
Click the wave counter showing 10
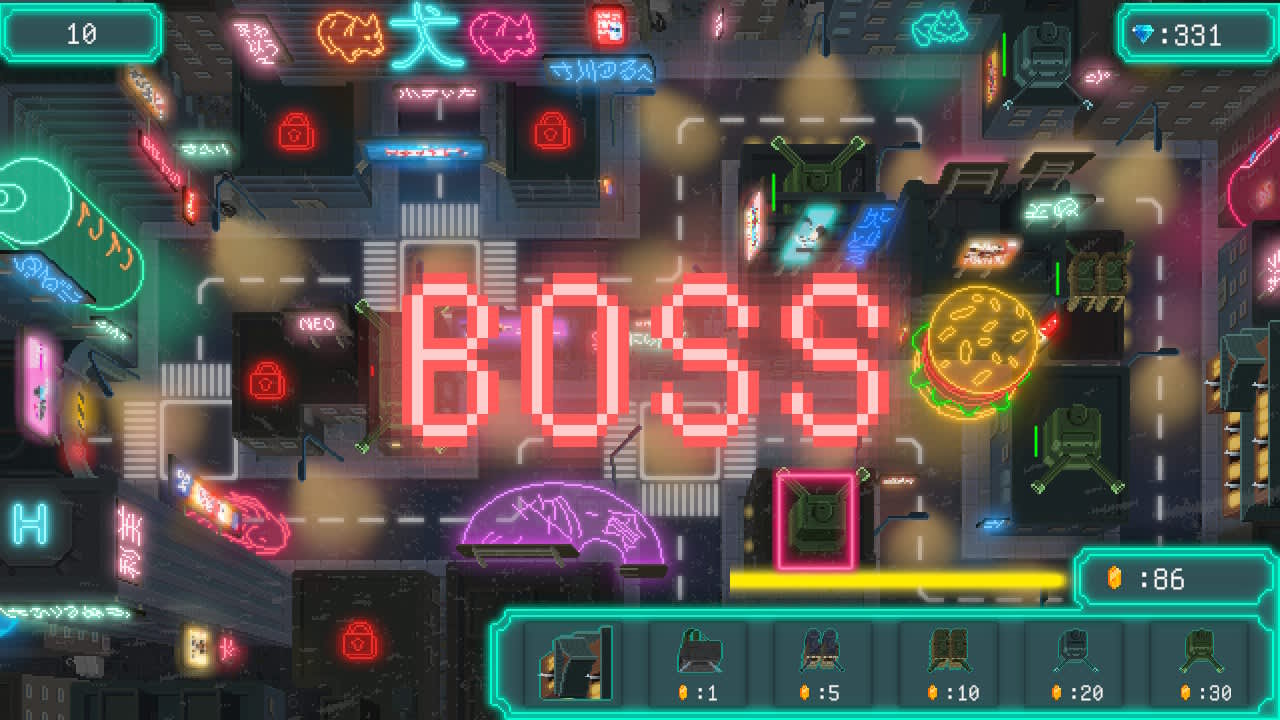80,32
